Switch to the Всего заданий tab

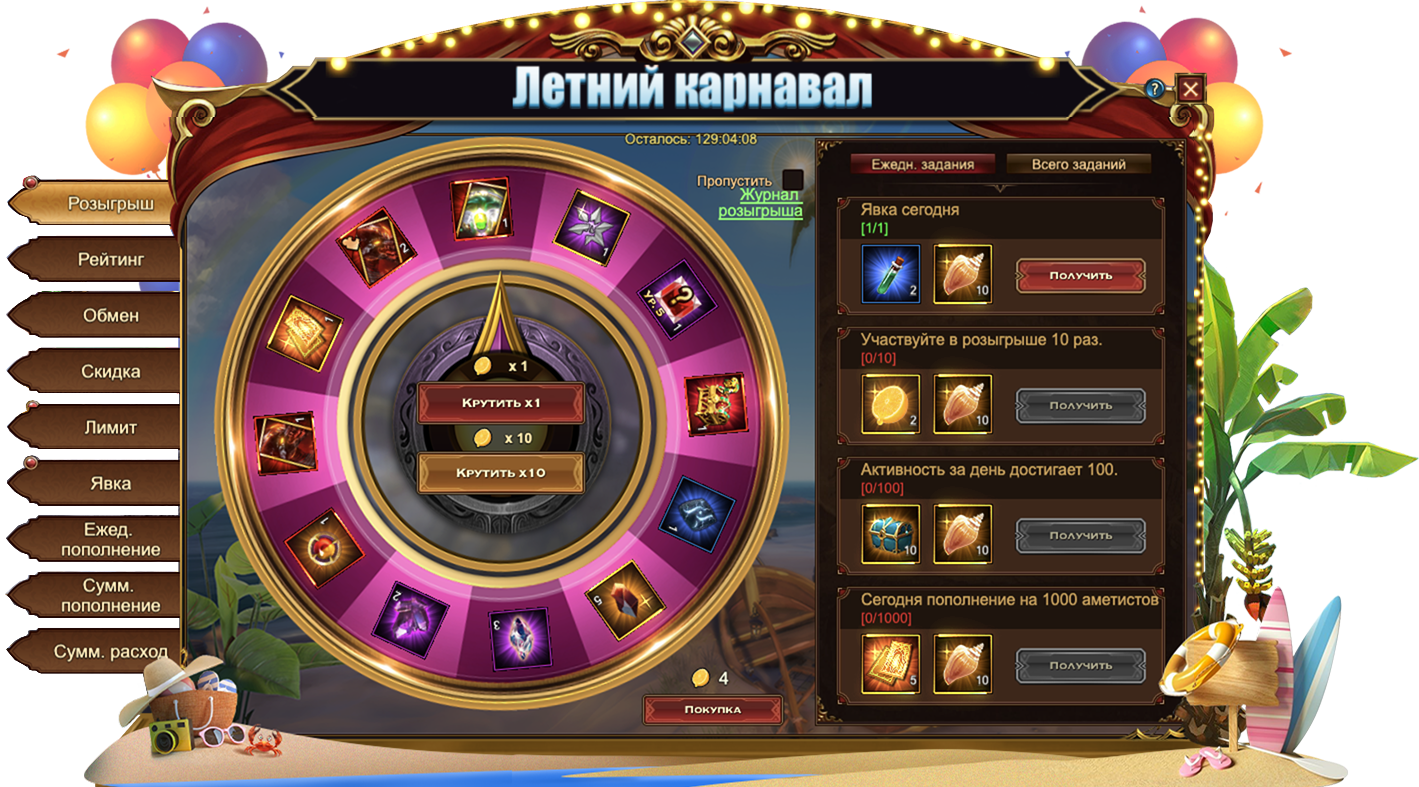[x=1078, y=164]
